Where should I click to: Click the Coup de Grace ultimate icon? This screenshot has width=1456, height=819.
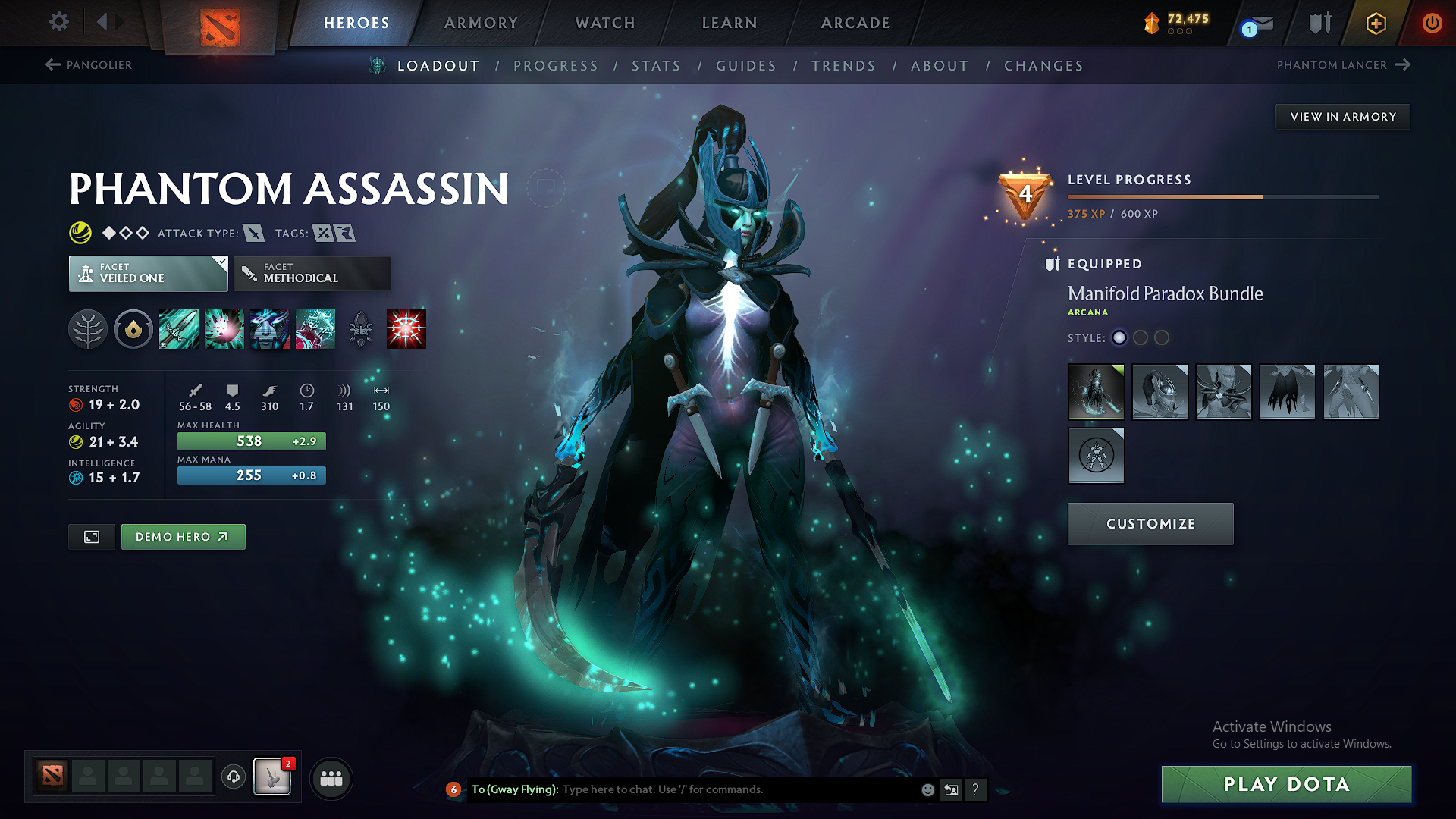tap(405, 328)
